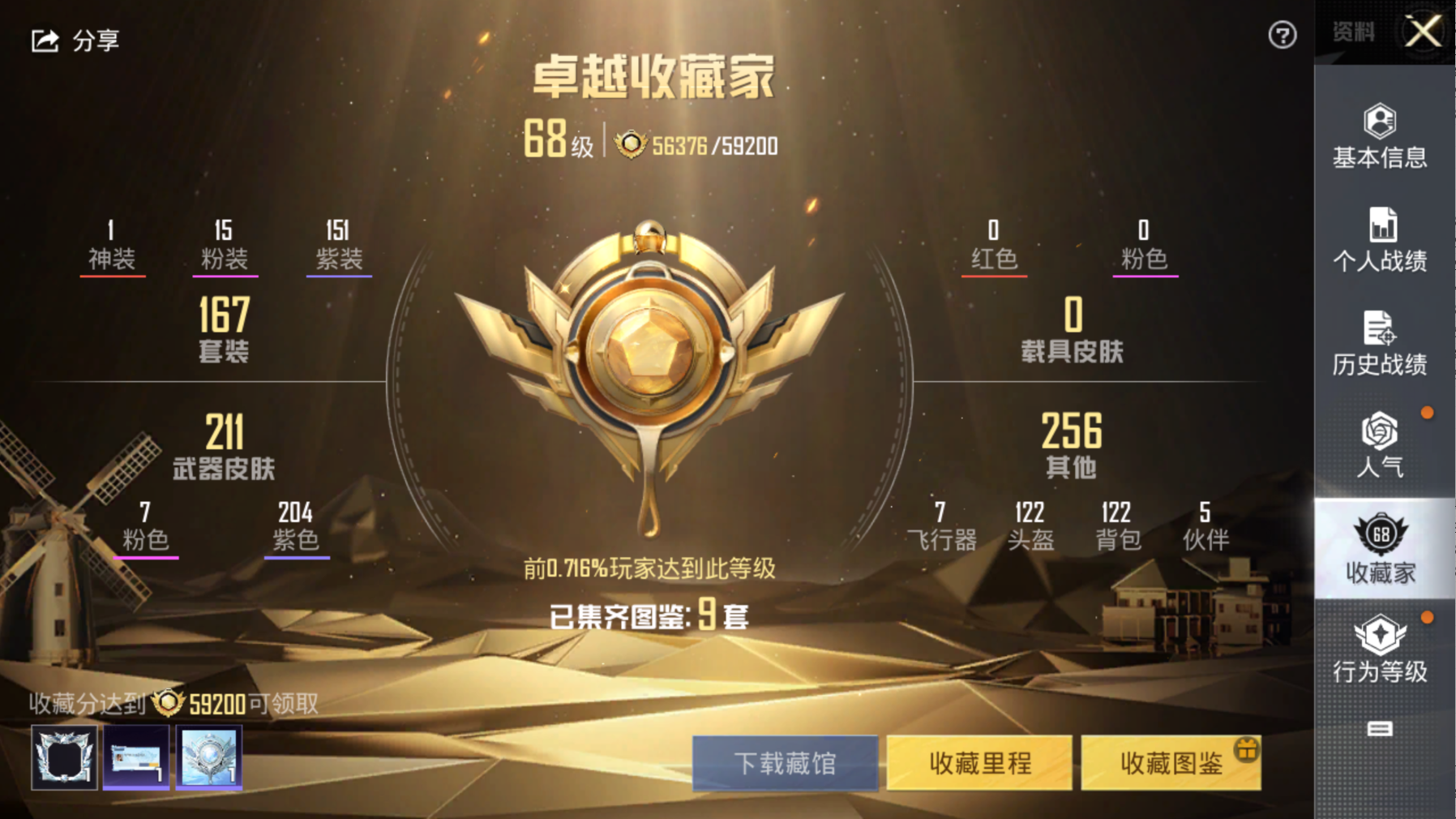Open the 其他 other items count

[1072, 444]
